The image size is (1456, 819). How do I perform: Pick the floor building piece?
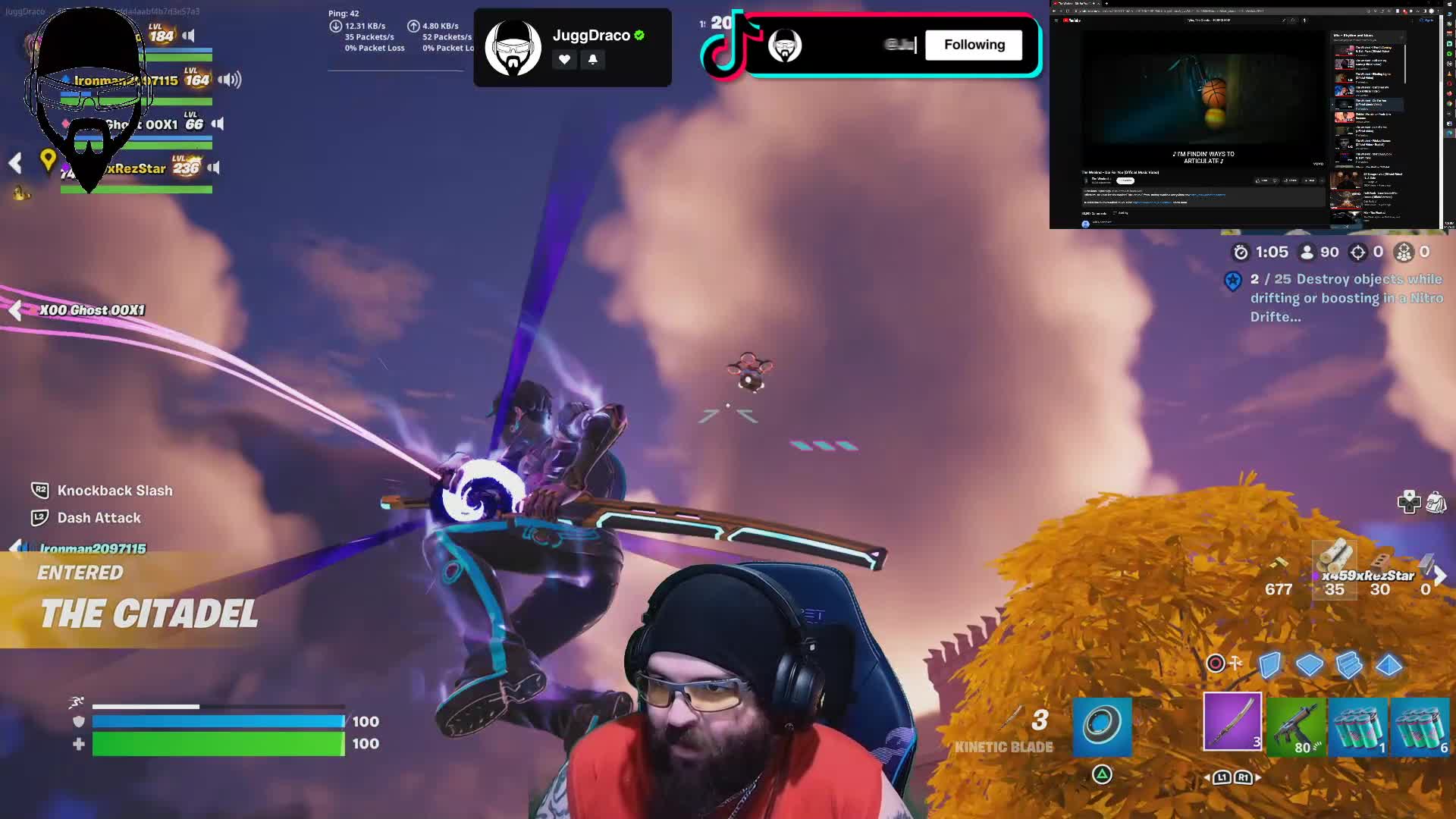pos(1309,665)
